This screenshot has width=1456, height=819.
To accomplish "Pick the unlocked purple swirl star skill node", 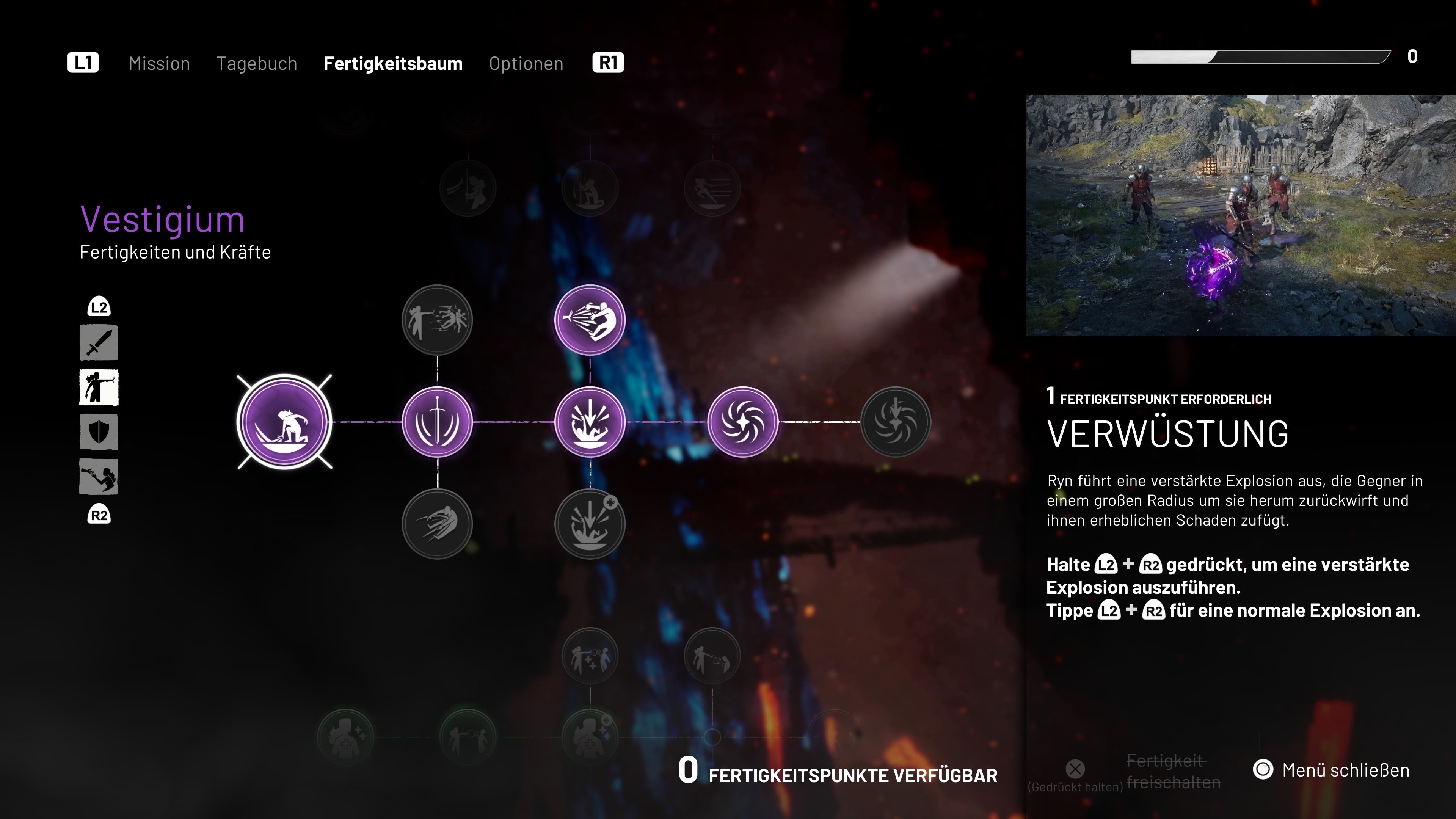I will point(743,422).
